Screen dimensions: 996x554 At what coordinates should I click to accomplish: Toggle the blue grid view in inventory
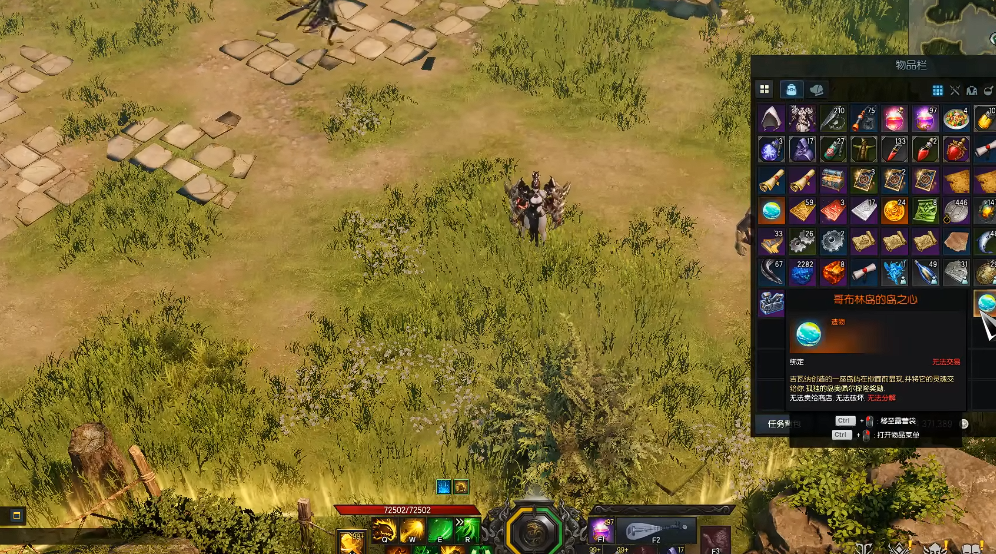tap(938, 90)
